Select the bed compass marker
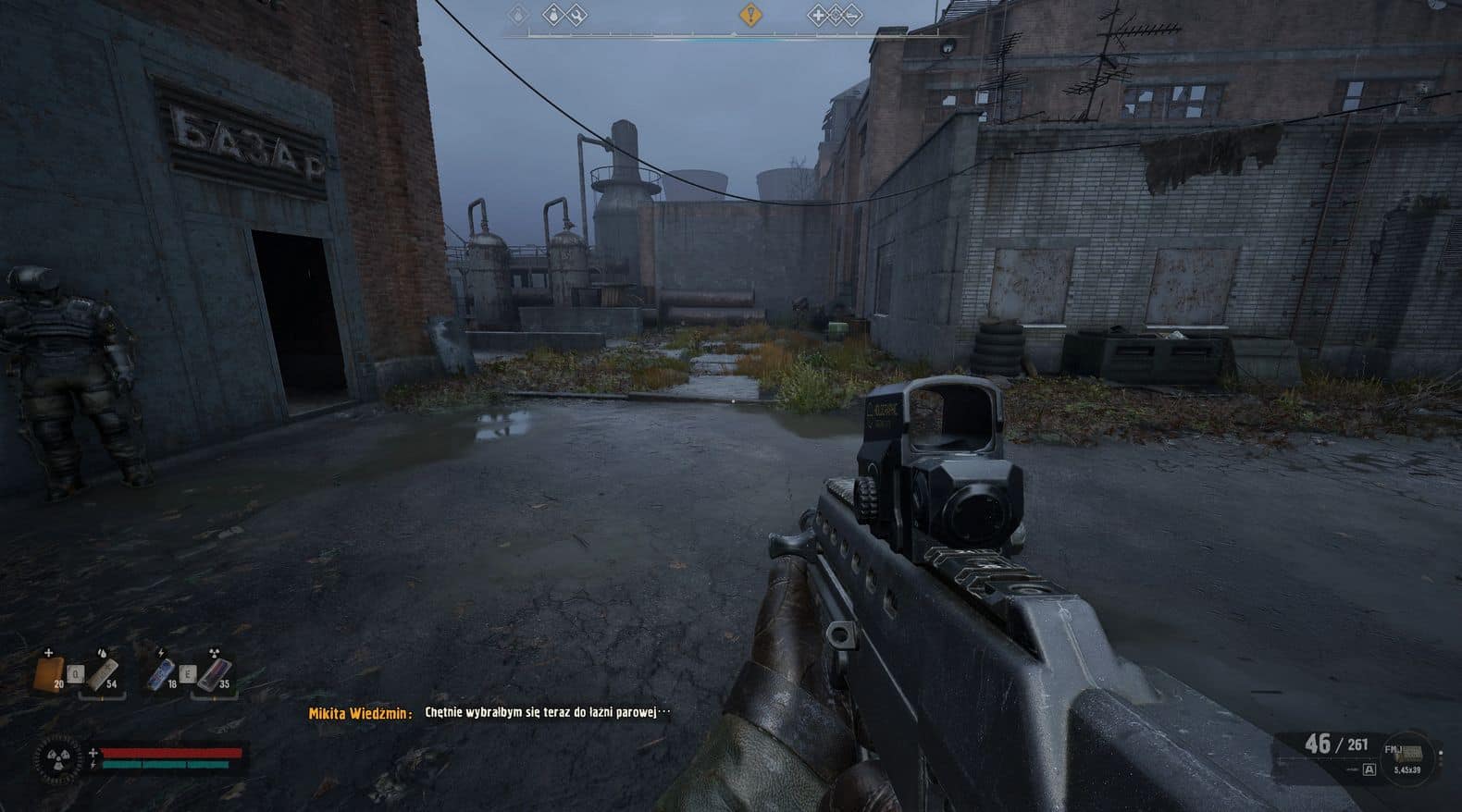 (x=852, y=15)
